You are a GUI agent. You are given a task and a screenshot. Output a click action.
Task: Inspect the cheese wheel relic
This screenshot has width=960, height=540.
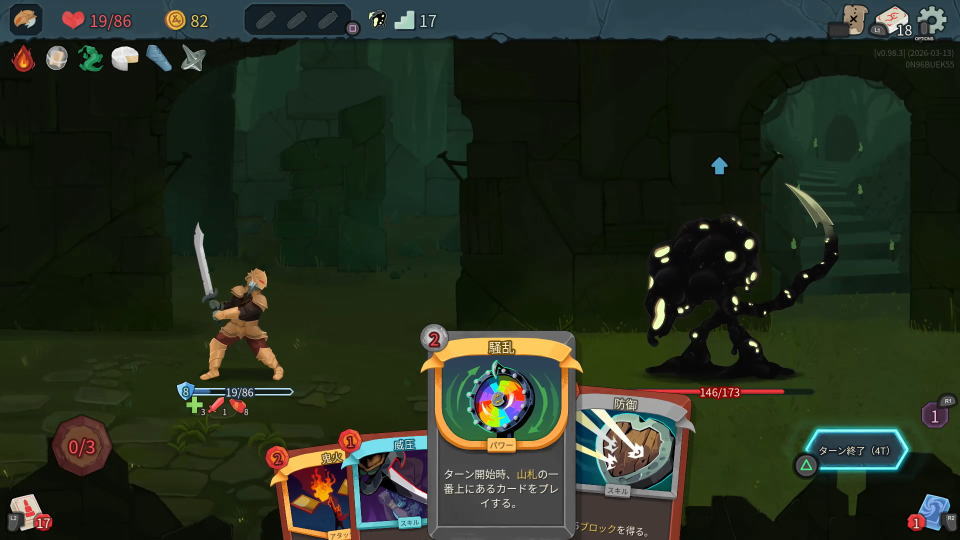pos(125,58)
